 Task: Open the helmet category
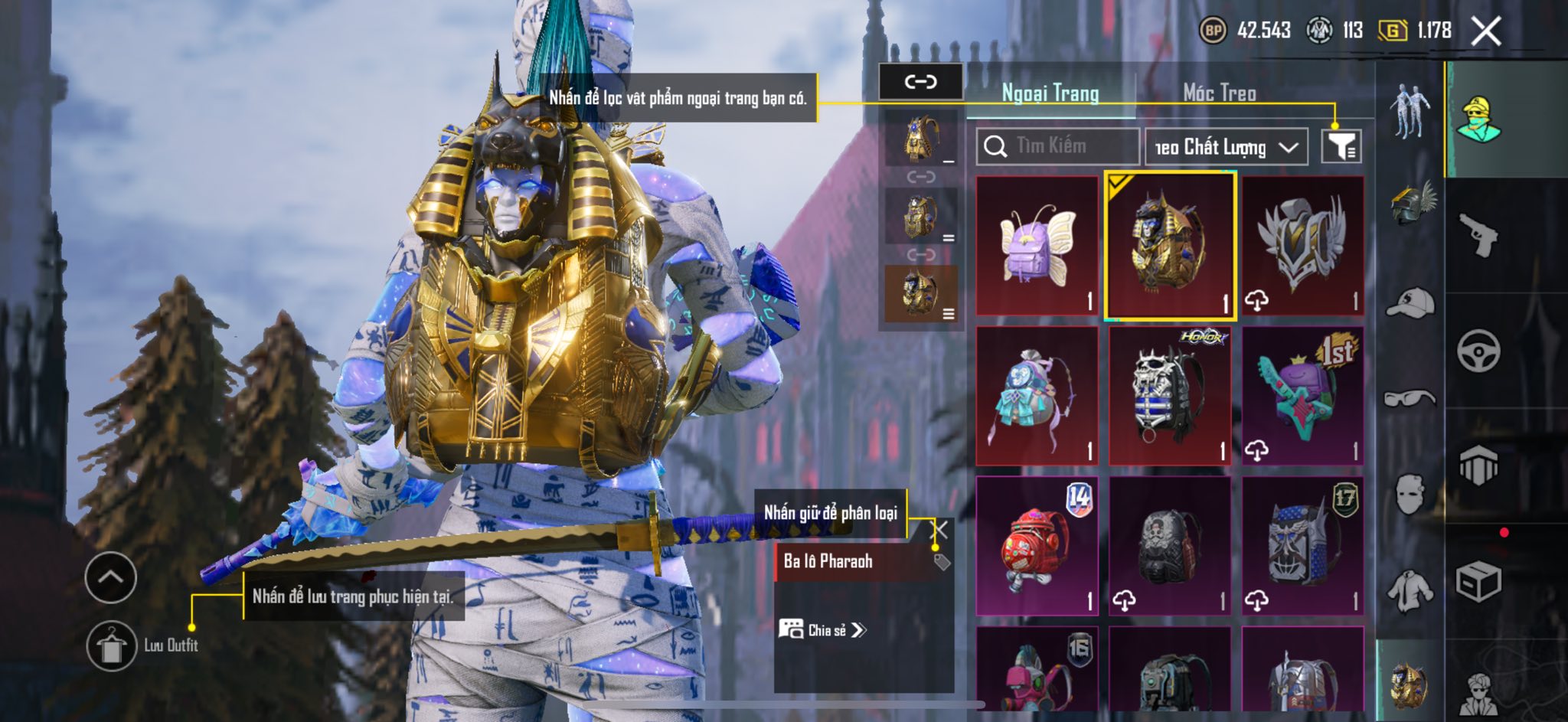(x=1410, y=204)
